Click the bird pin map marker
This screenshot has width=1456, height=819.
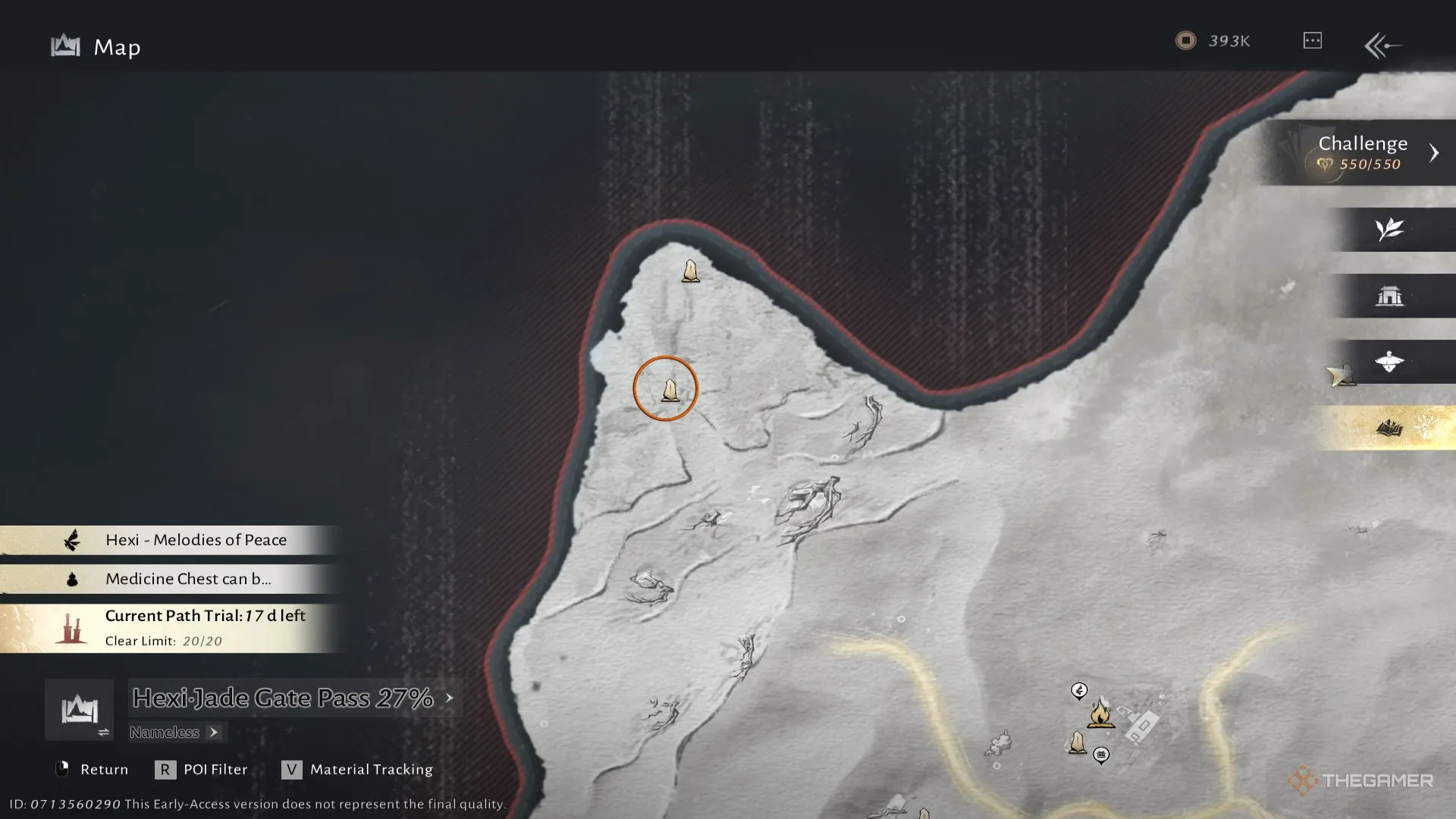[1079, 690]
